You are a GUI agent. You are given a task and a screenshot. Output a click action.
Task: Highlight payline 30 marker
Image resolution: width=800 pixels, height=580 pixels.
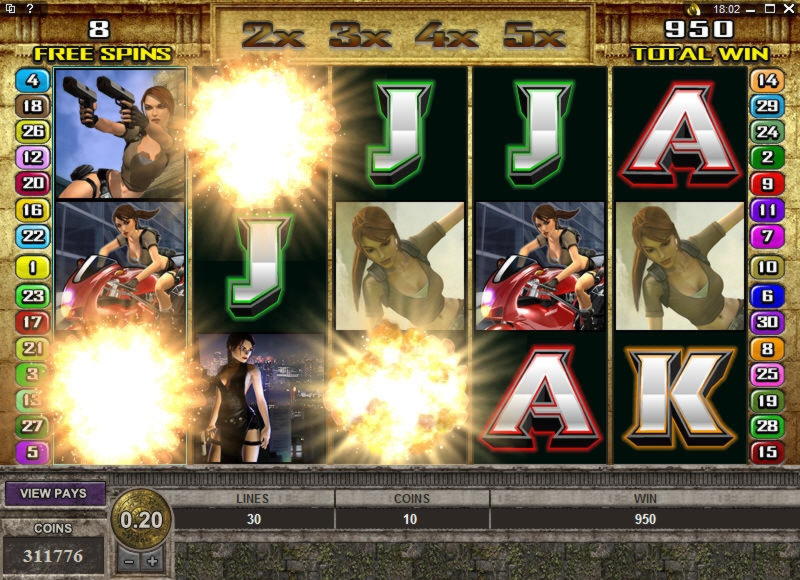tap(767, 322)
